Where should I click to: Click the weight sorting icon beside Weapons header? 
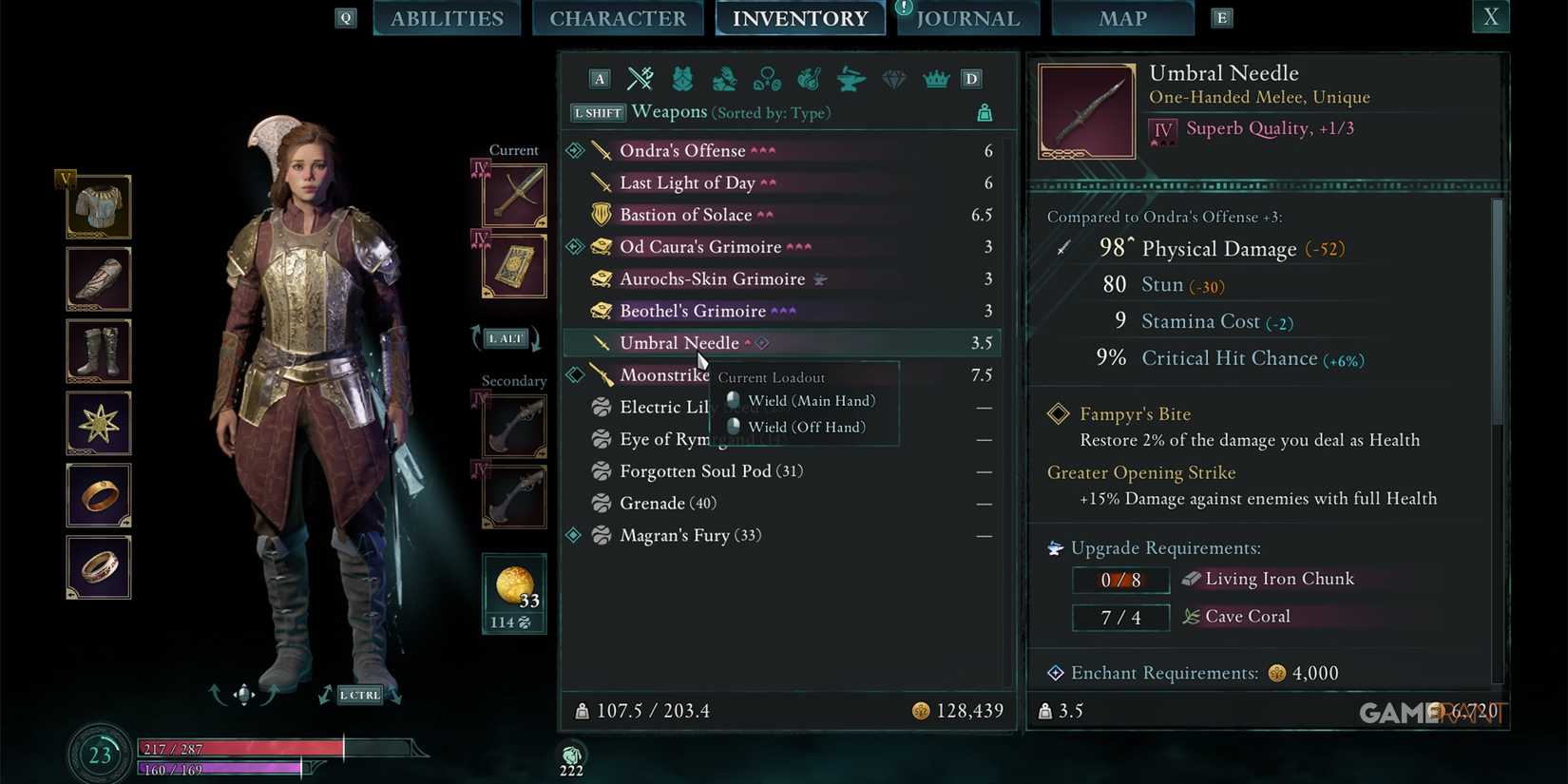985,112
